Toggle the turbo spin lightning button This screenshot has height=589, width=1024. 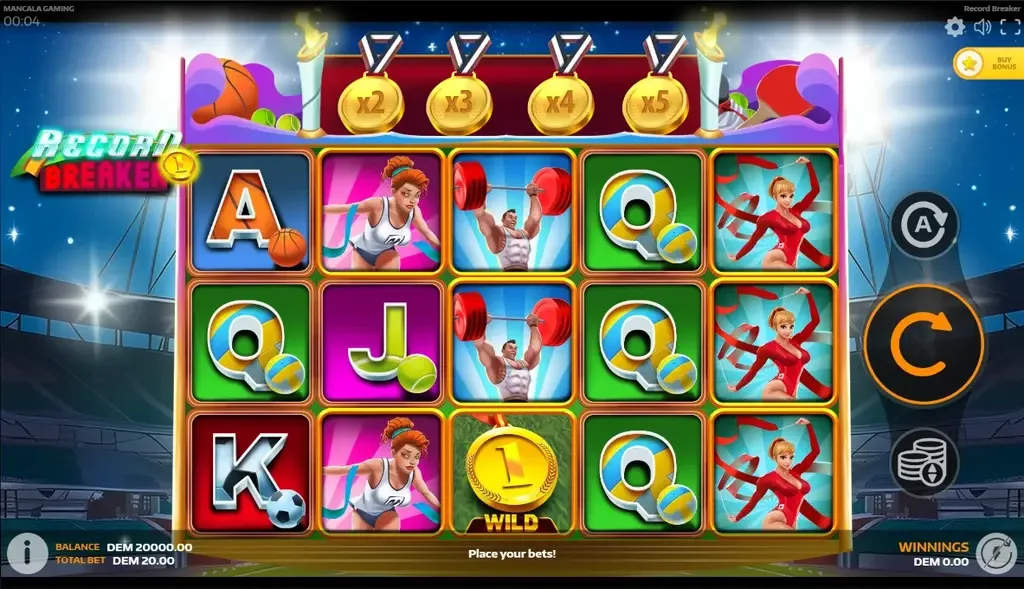[x=996, y=553]
